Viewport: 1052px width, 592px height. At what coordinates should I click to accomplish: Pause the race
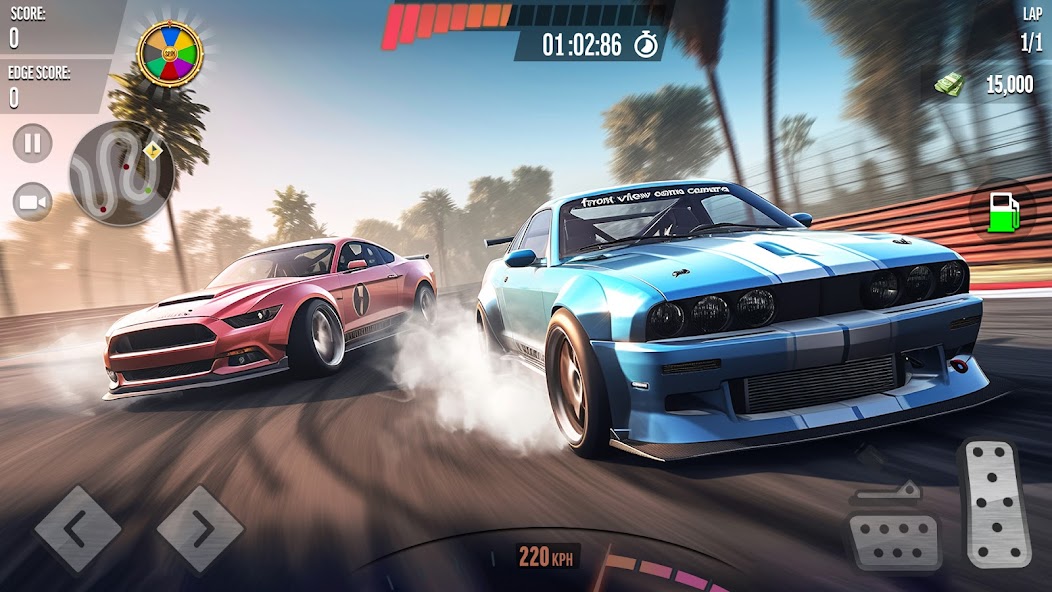pos(32,143)
